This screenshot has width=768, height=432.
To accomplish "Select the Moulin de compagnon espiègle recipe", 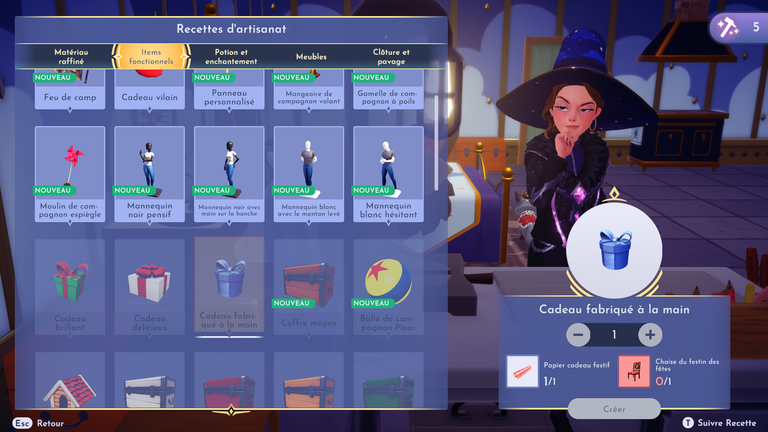I will (x=70, y=173).
